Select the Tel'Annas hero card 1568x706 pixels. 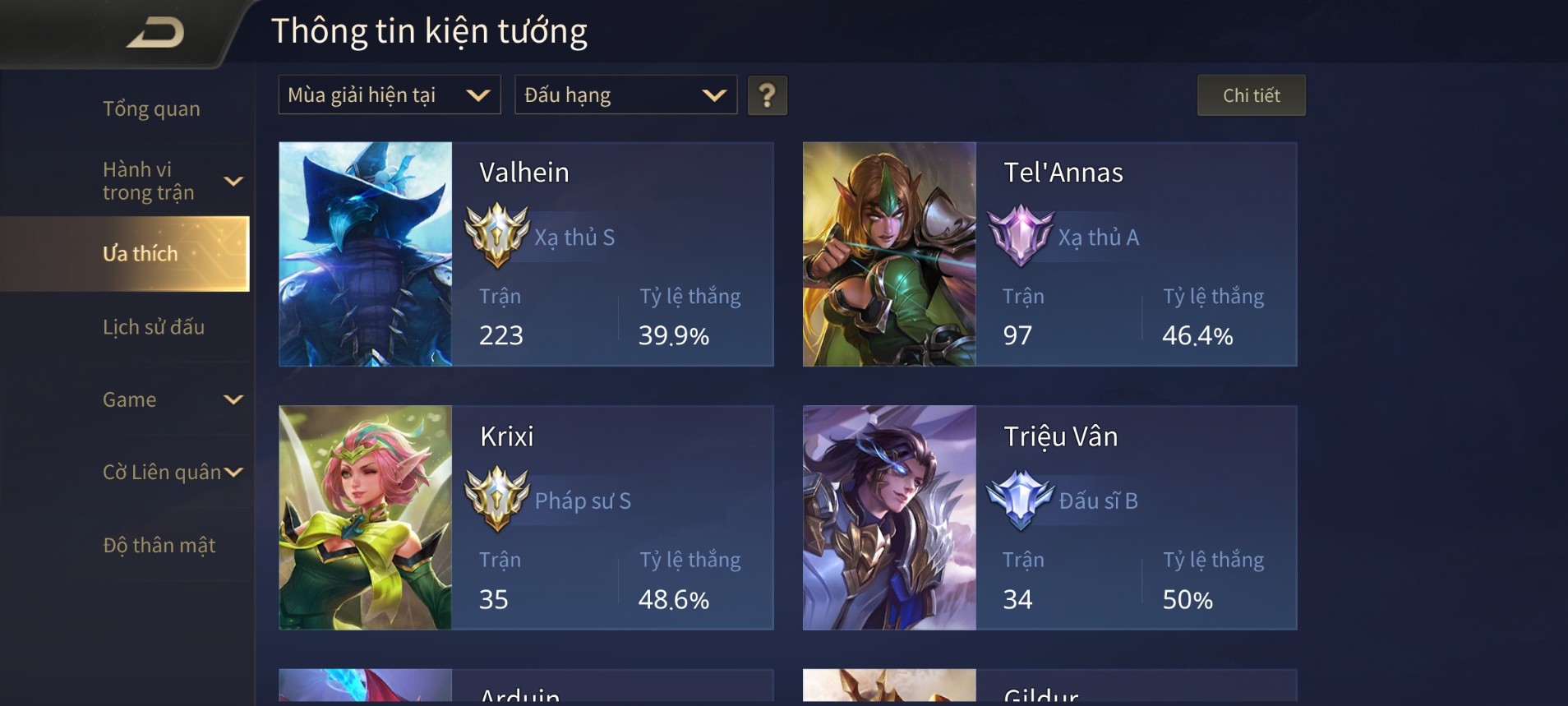(x=1049, y=254)
